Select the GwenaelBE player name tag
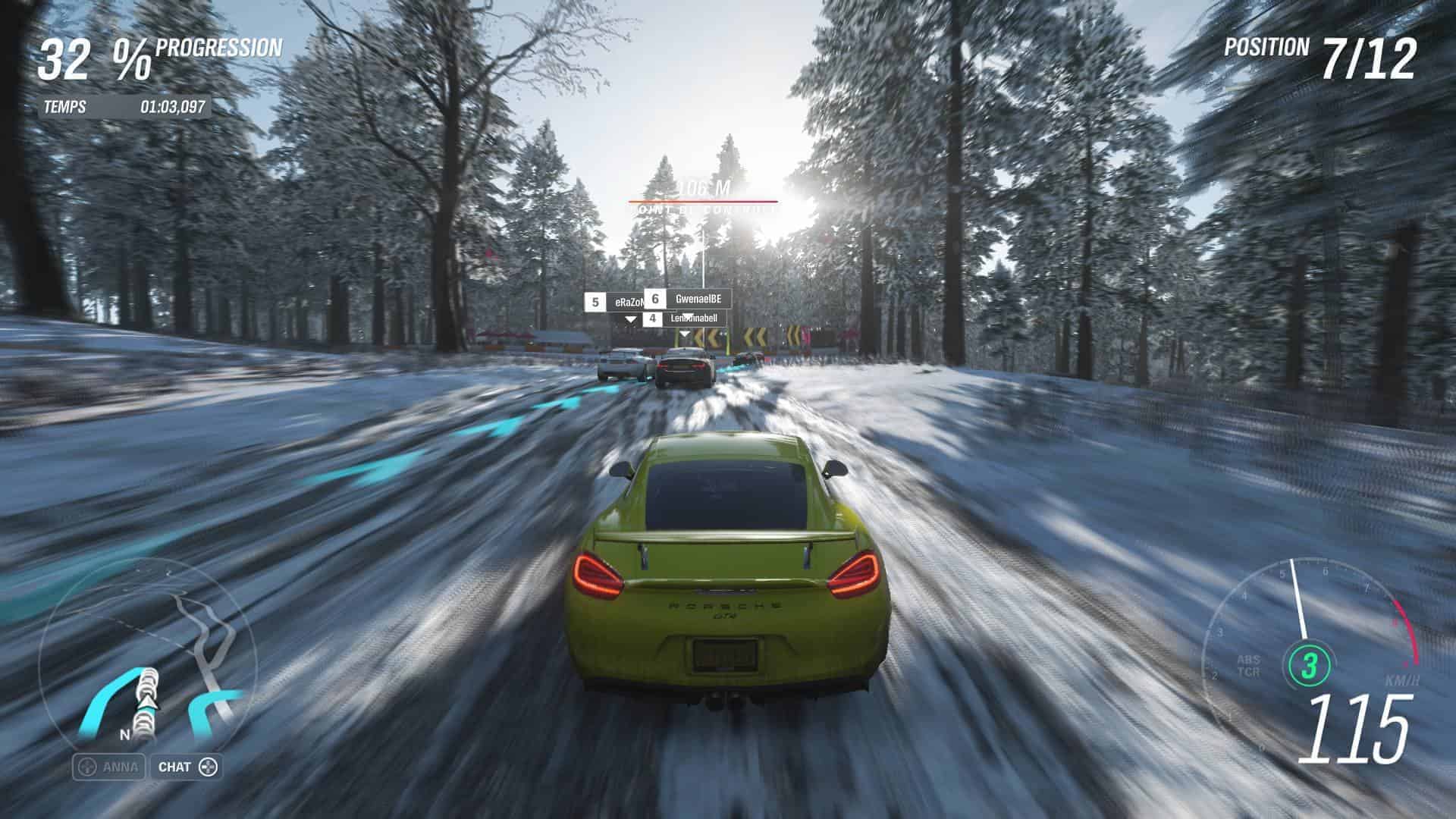The image size is (1456, 819). pos(688,299)
